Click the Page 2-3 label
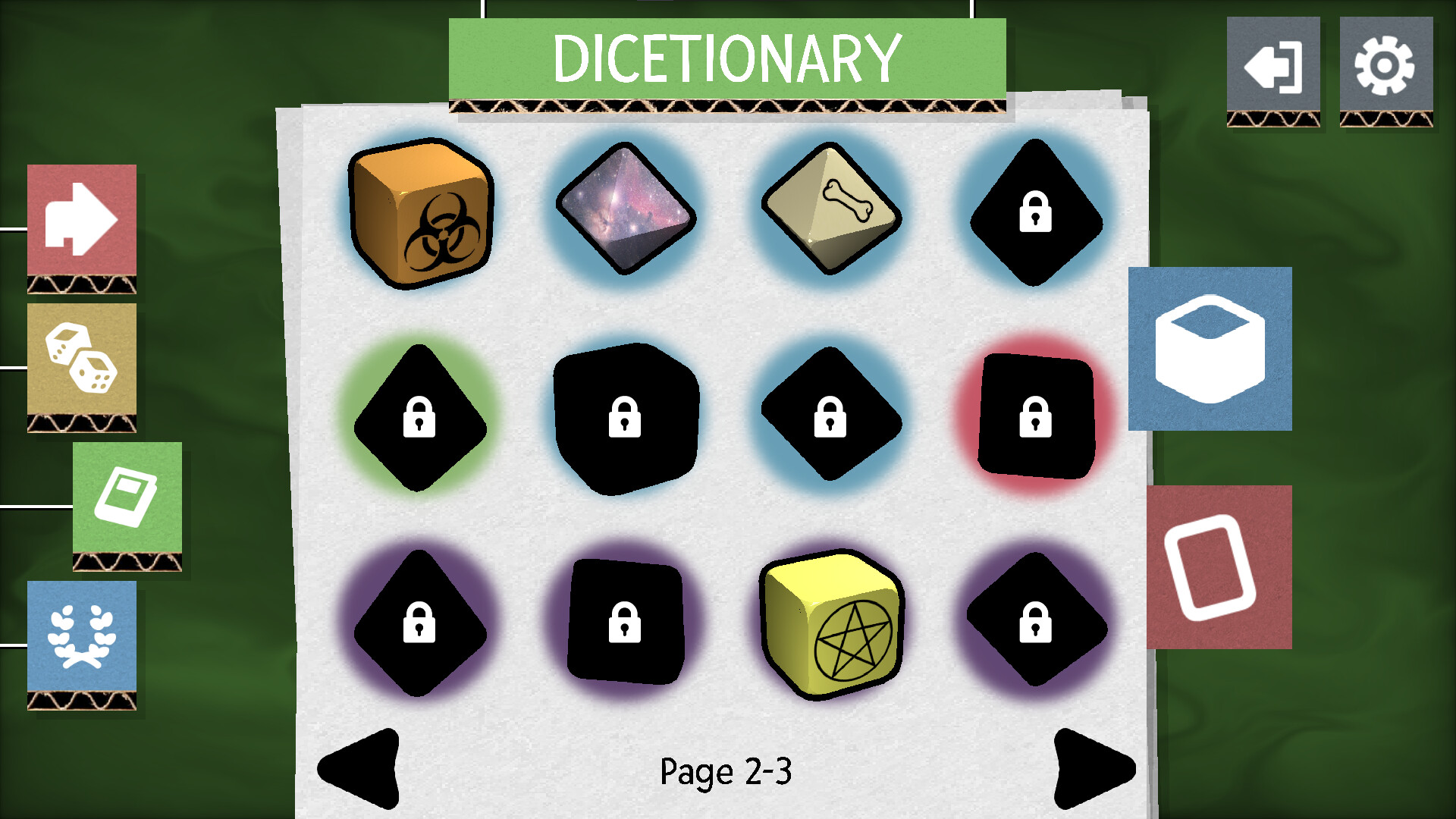The width and height of the screenshot is (1456, 819). [726, 772]
